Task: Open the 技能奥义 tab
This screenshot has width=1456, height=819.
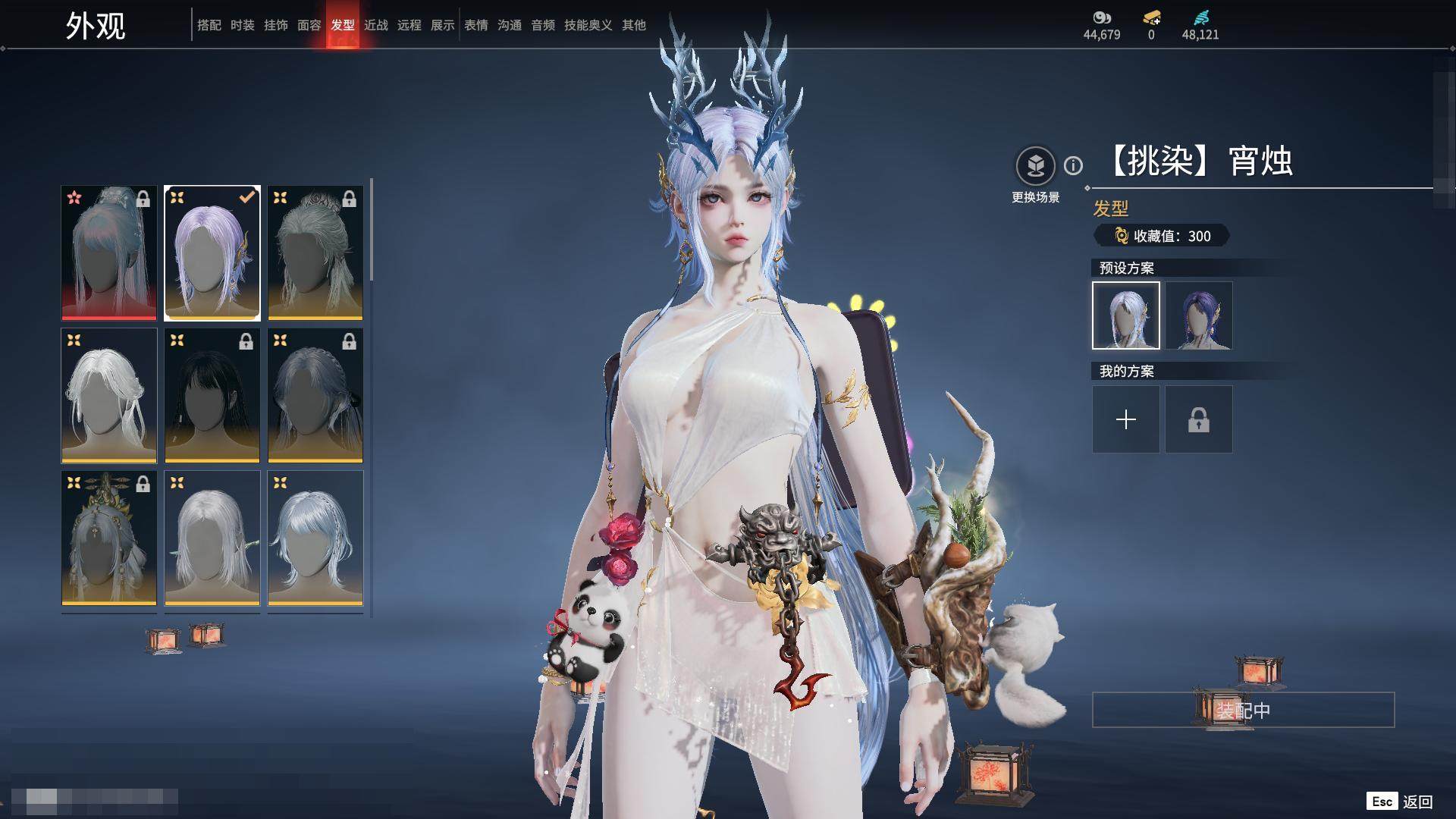Action: click(588, 25)
